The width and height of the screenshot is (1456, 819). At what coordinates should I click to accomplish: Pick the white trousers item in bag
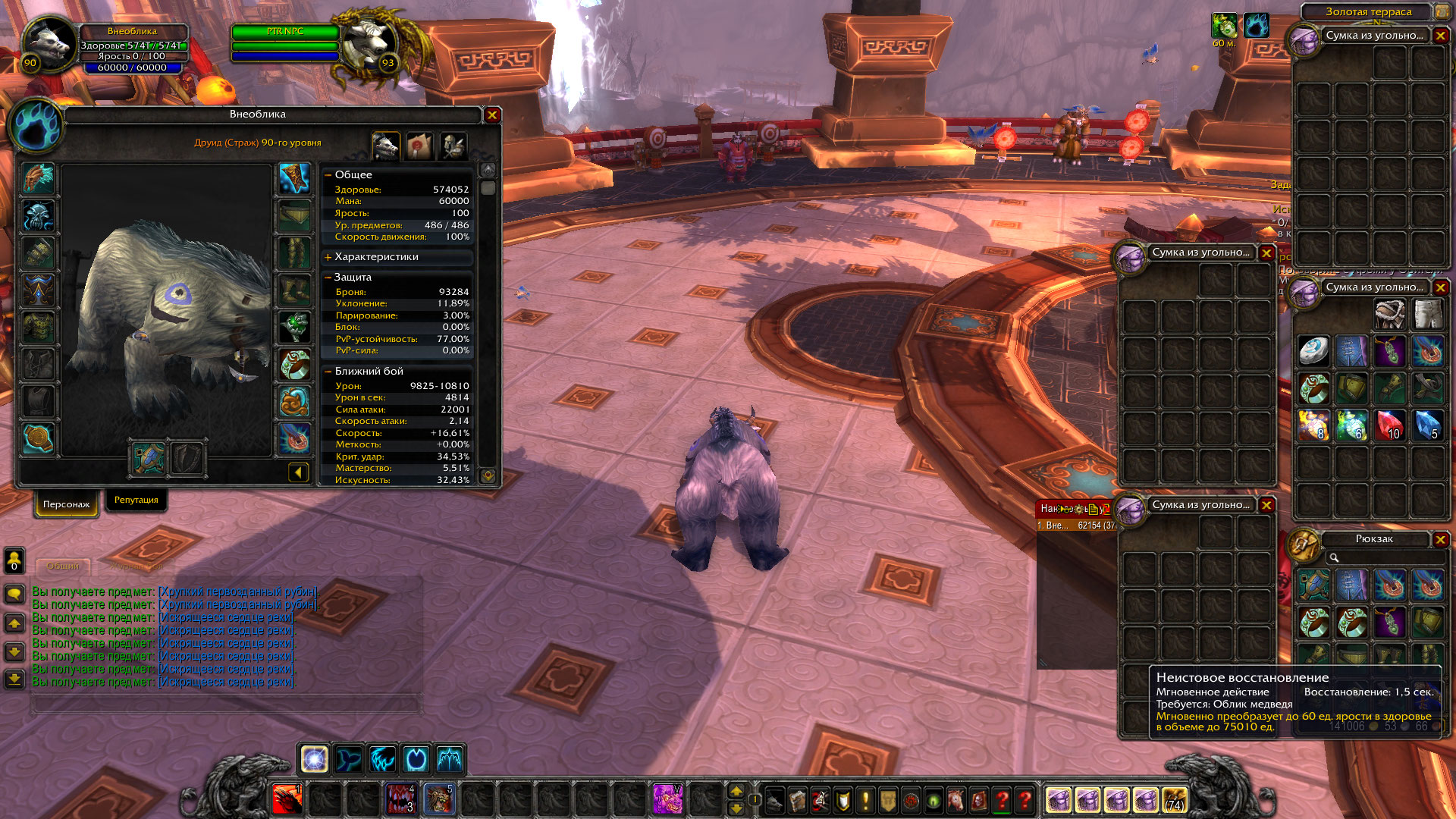1427,313
